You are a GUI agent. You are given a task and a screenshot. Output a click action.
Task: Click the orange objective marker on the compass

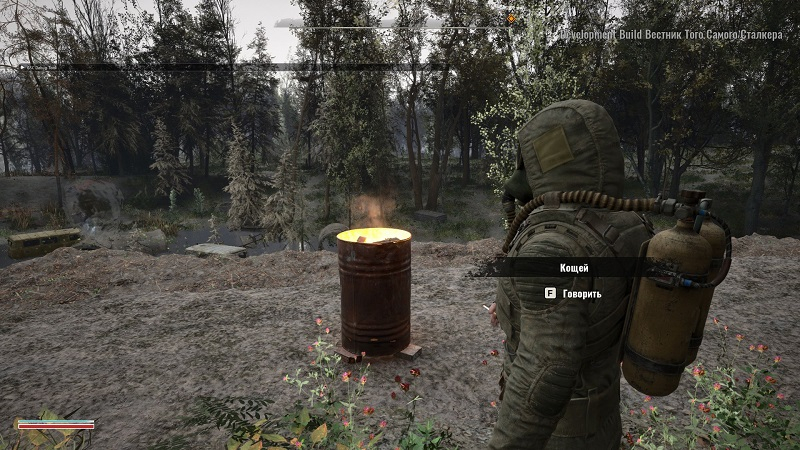click(x=511, y=18)
